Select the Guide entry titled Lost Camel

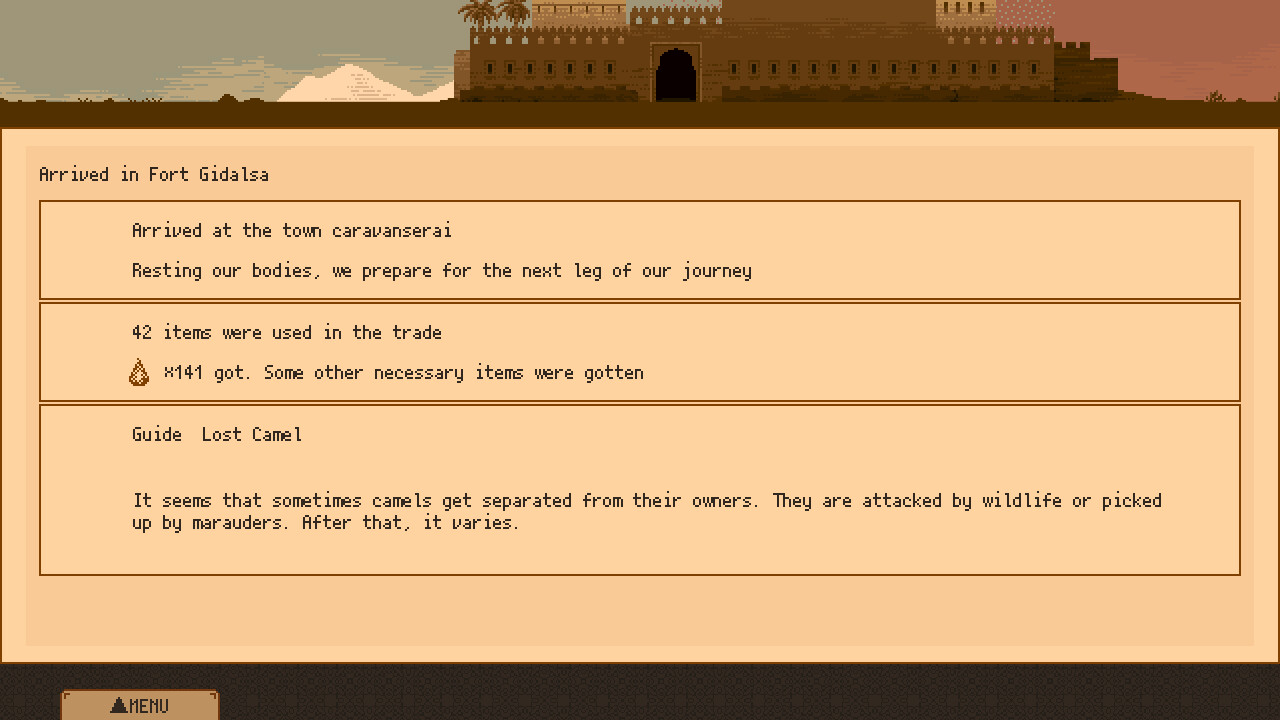tap(216, 434)
